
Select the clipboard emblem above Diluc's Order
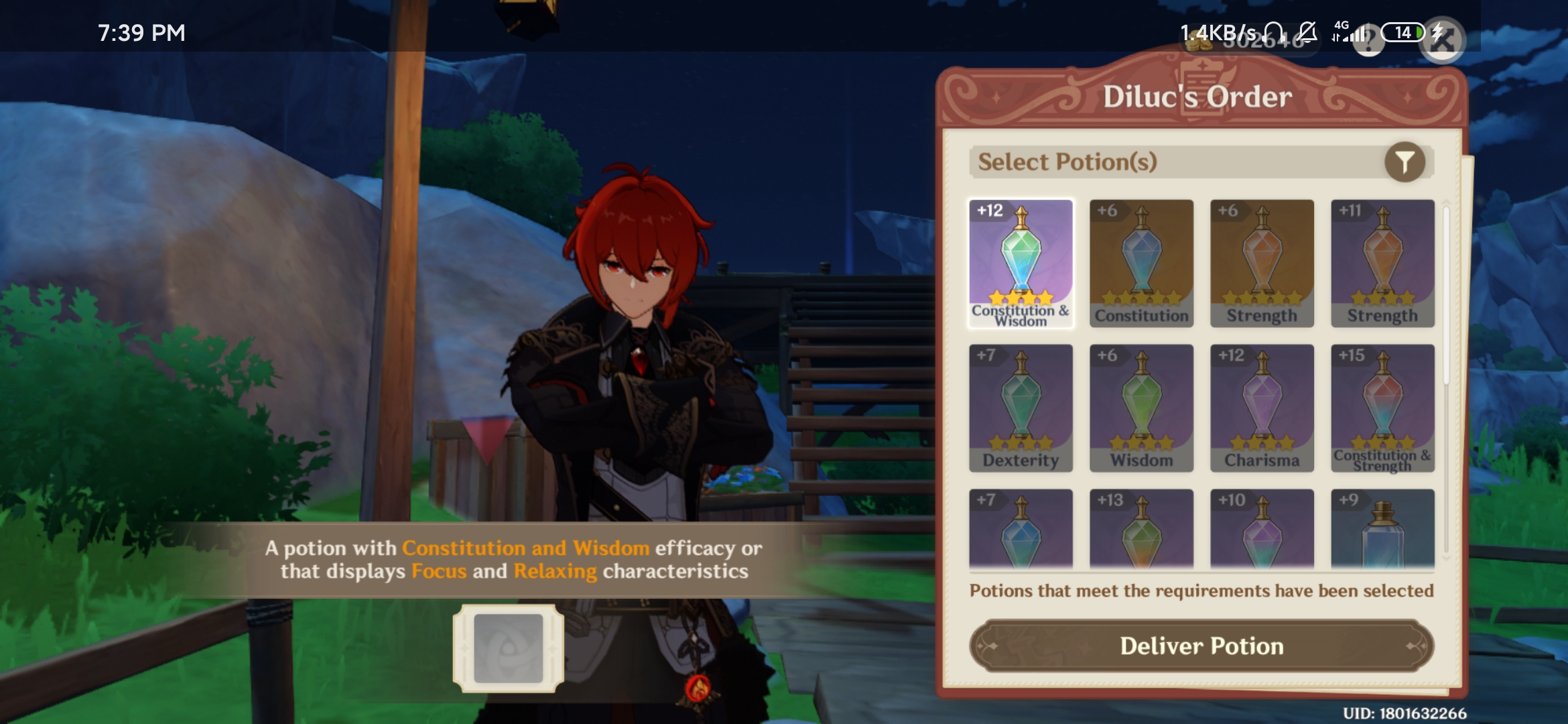[x=1203, y=87]
